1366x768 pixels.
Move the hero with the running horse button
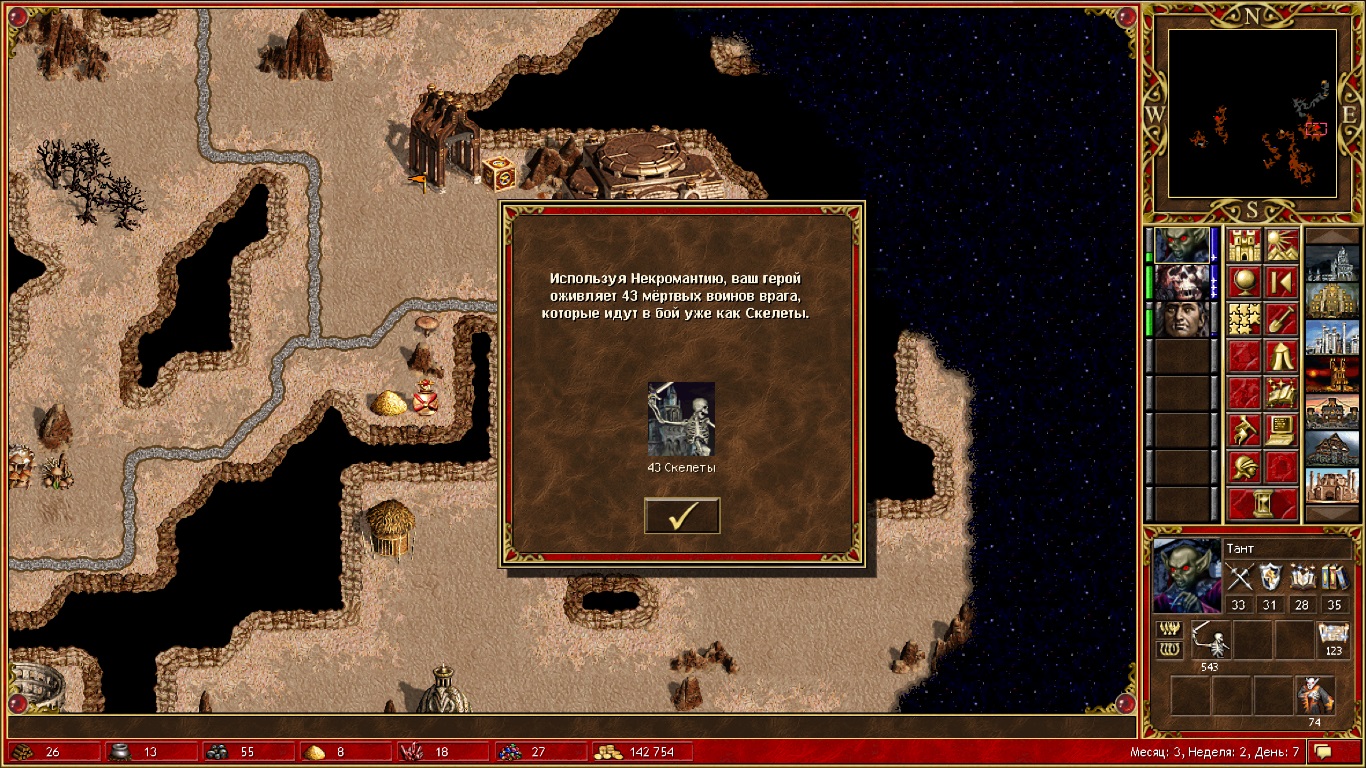tap(1244, 429)
